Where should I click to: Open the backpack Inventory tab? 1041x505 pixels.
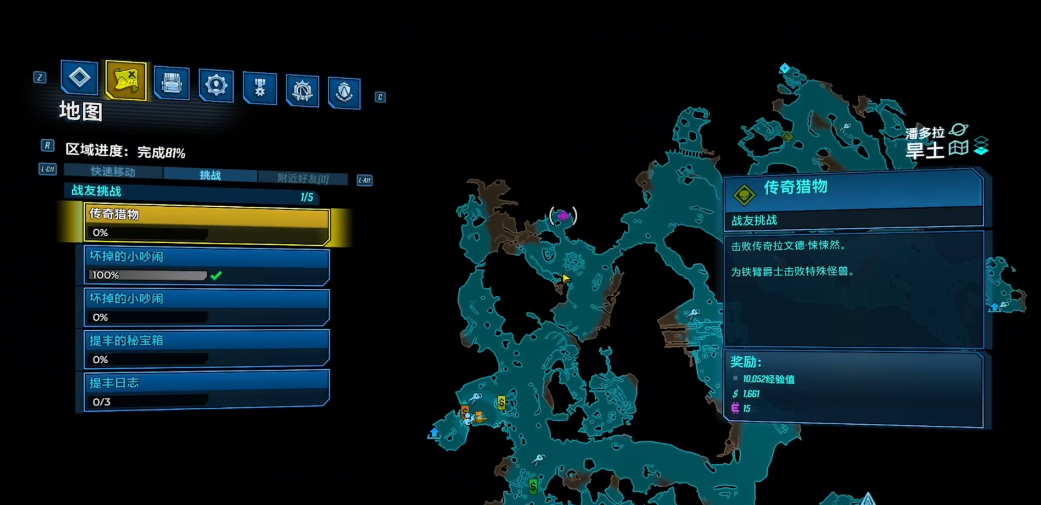tap(171, 83)
